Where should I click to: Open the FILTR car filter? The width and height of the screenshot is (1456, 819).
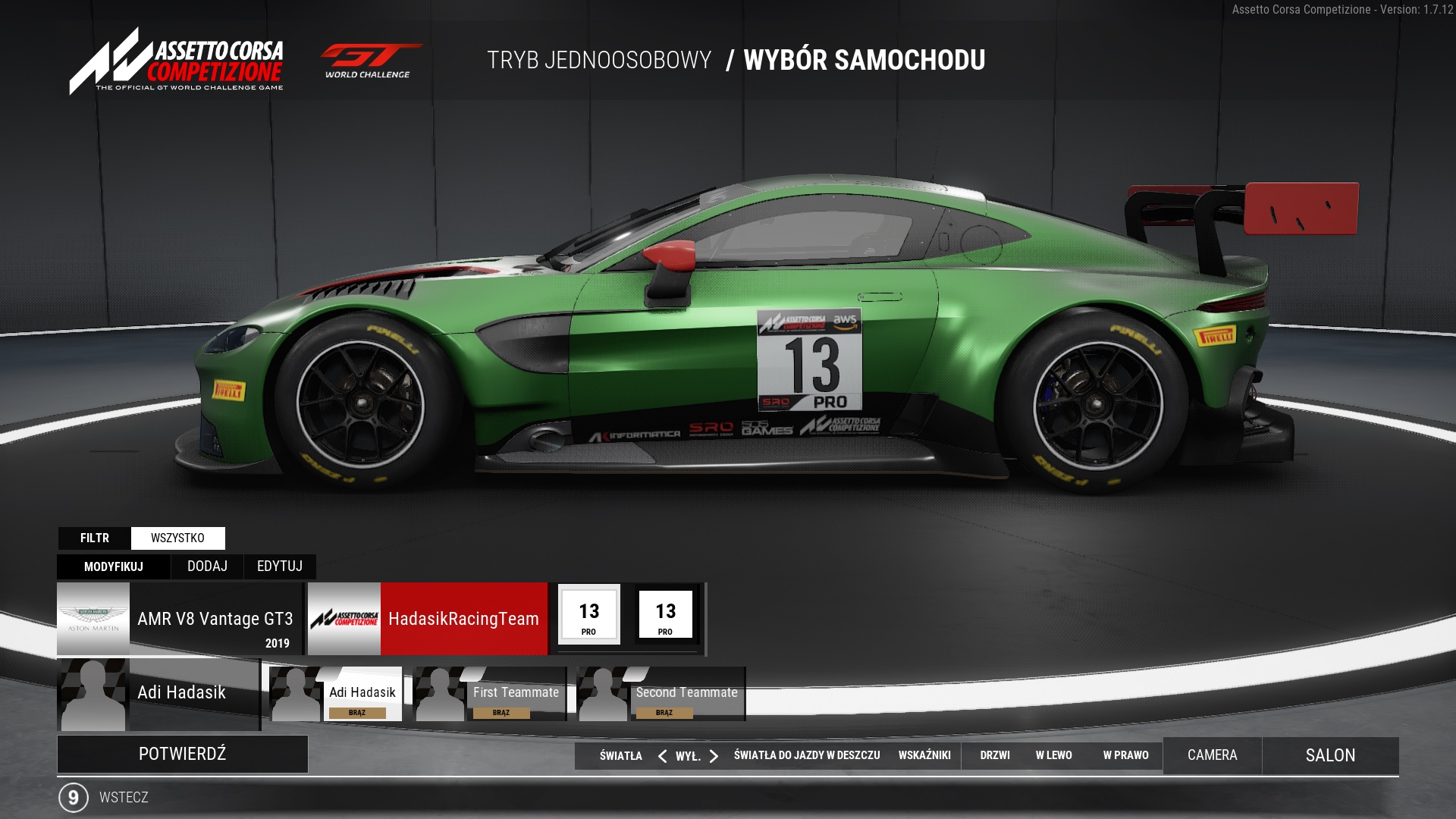coord(95,538)
